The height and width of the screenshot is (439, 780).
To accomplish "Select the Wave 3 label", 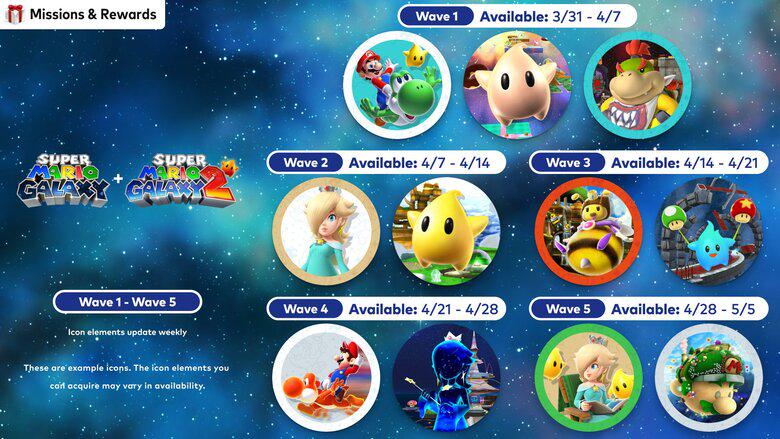I will [x=568, y=163].
